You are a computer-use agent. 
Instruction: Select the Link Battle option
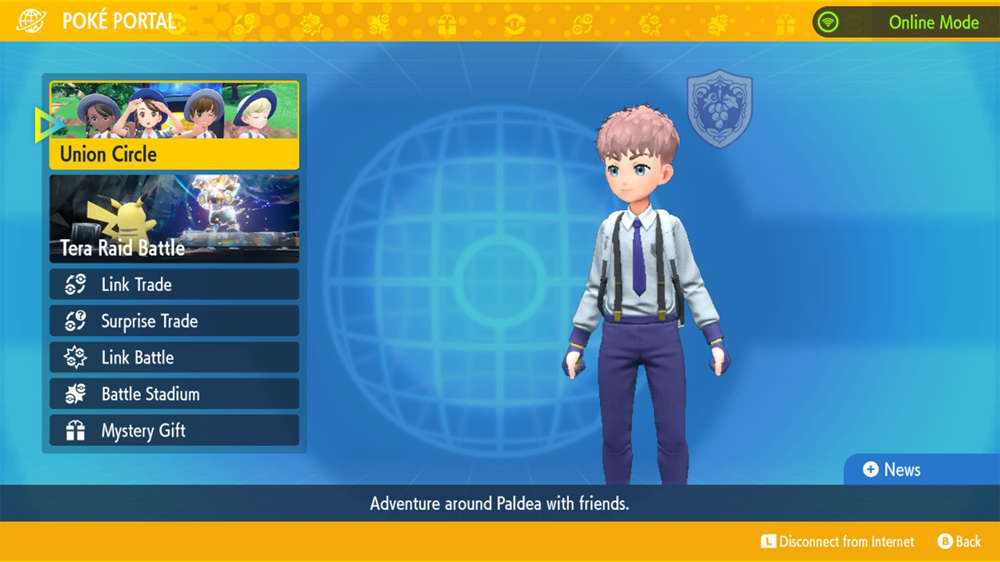click(x=174, y=357)
